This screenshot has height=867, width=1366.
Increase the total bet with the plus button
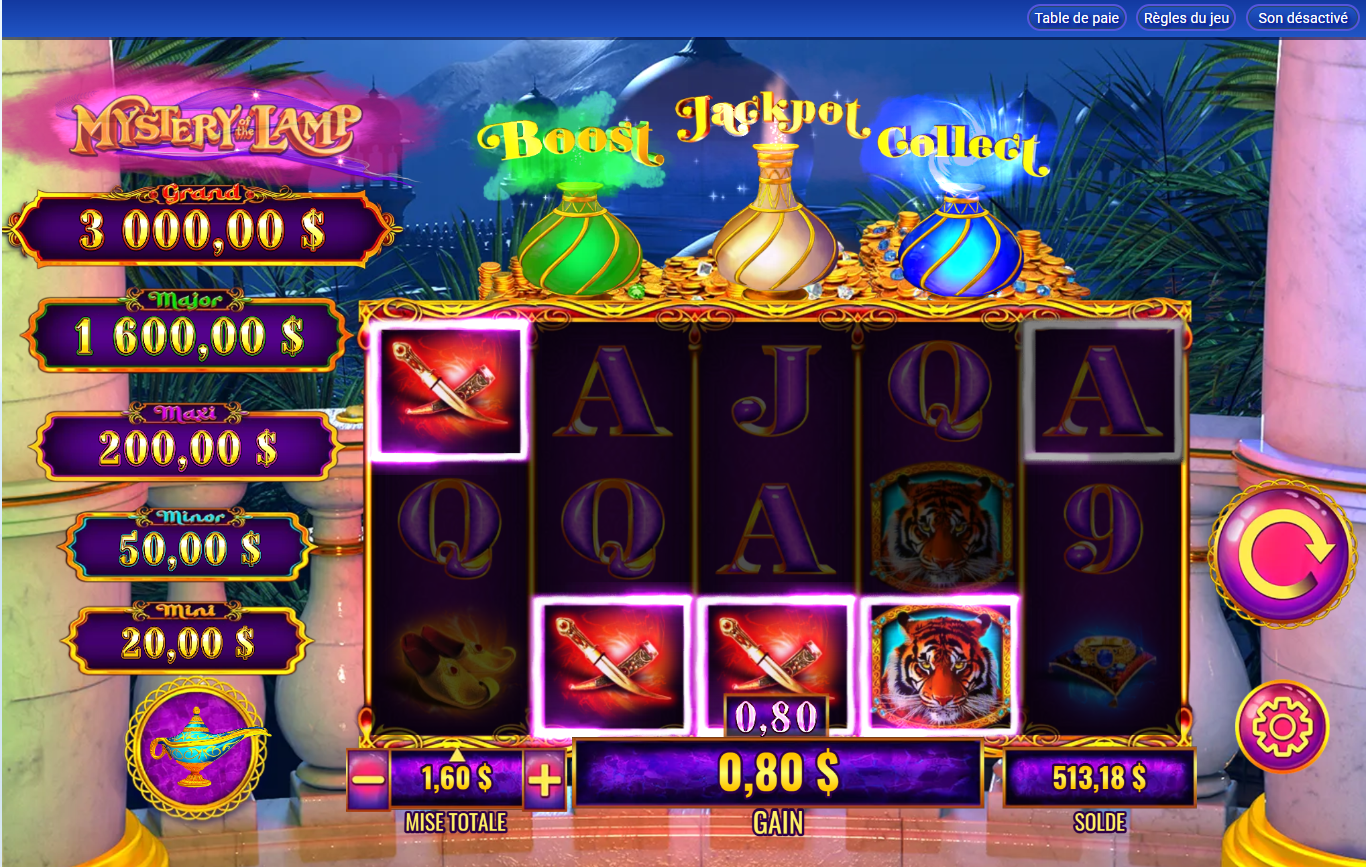(x=544, y=778)
